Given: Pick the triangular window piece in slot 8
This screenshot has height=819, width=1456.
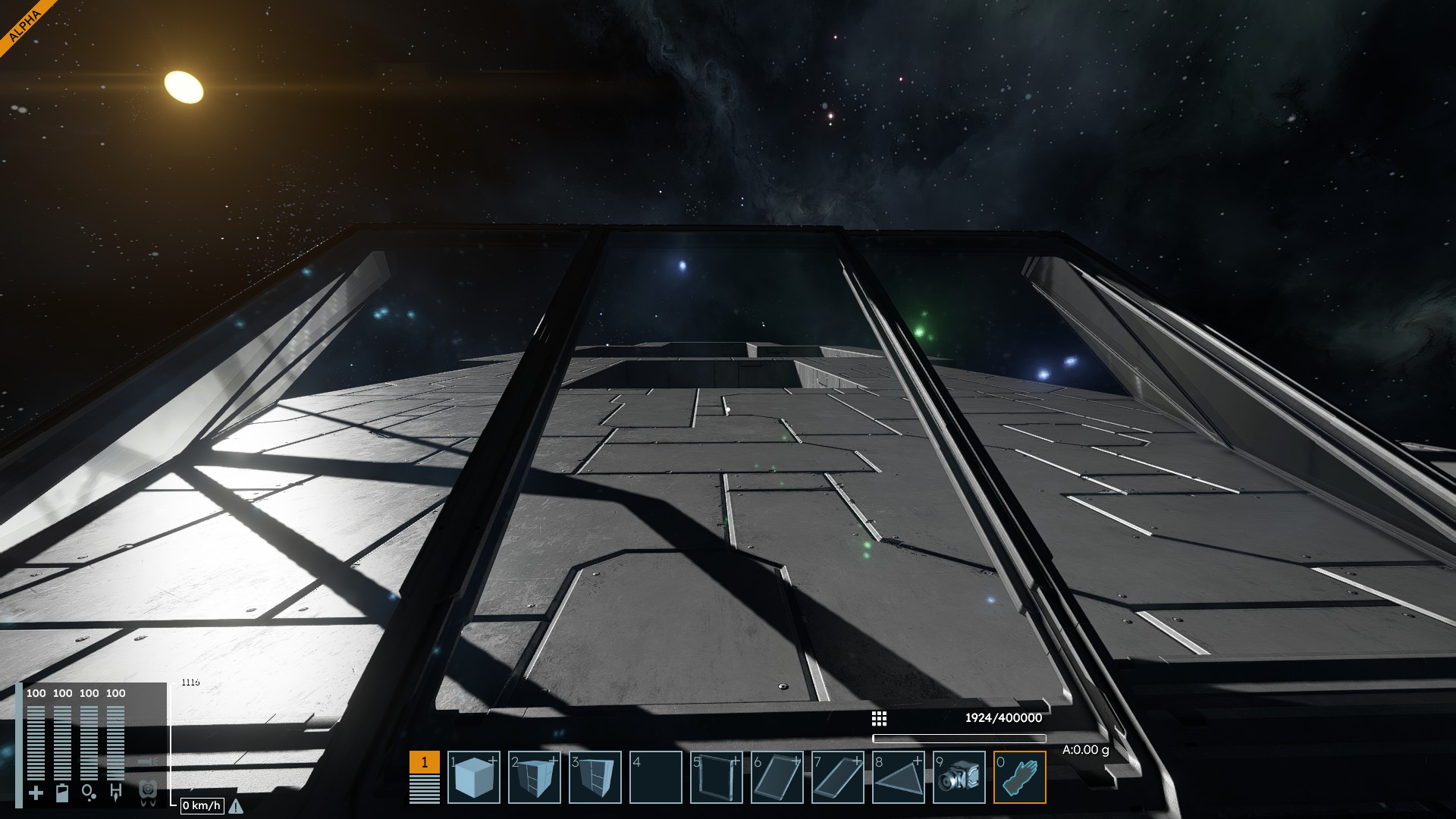Looking at the screenshot, I should [899, 777].
